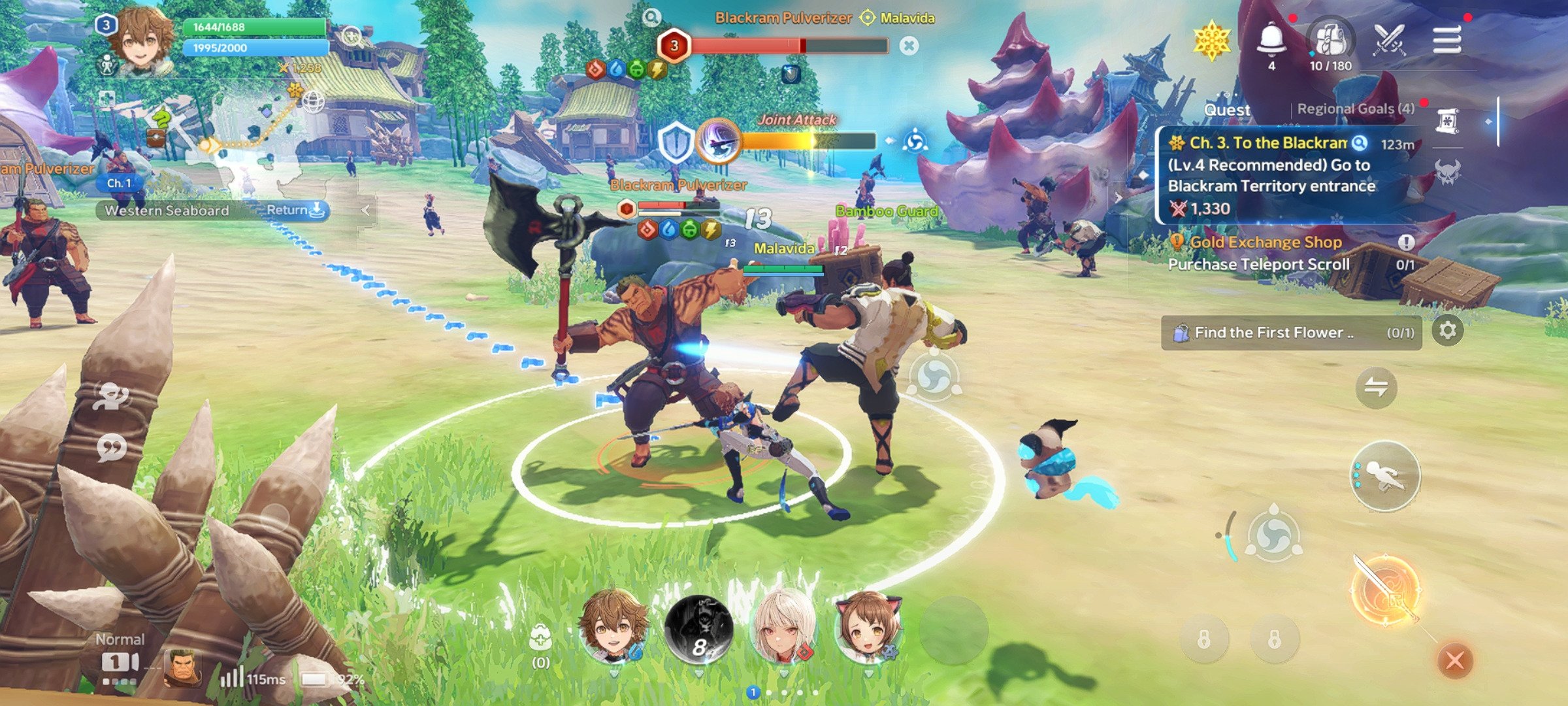Select the cat-eared character portrait
The height and width of the screenshot is (706, 1568).
(869, 628)
